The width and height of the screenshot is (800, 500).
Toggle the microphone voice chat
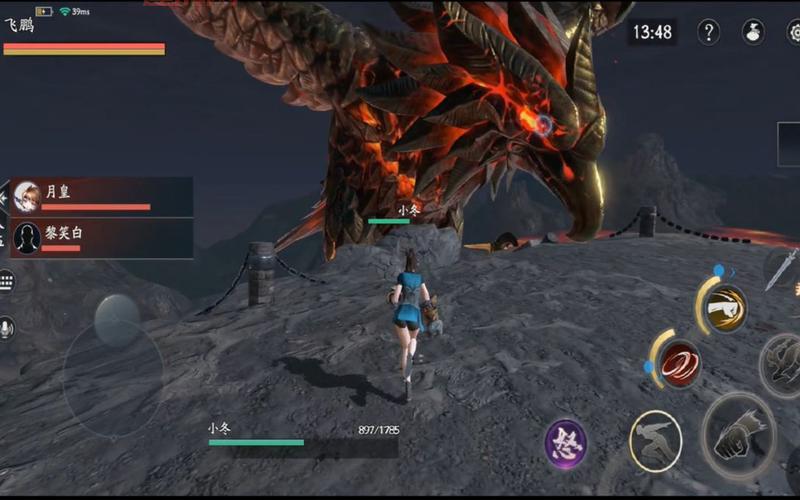click(7, 328)
